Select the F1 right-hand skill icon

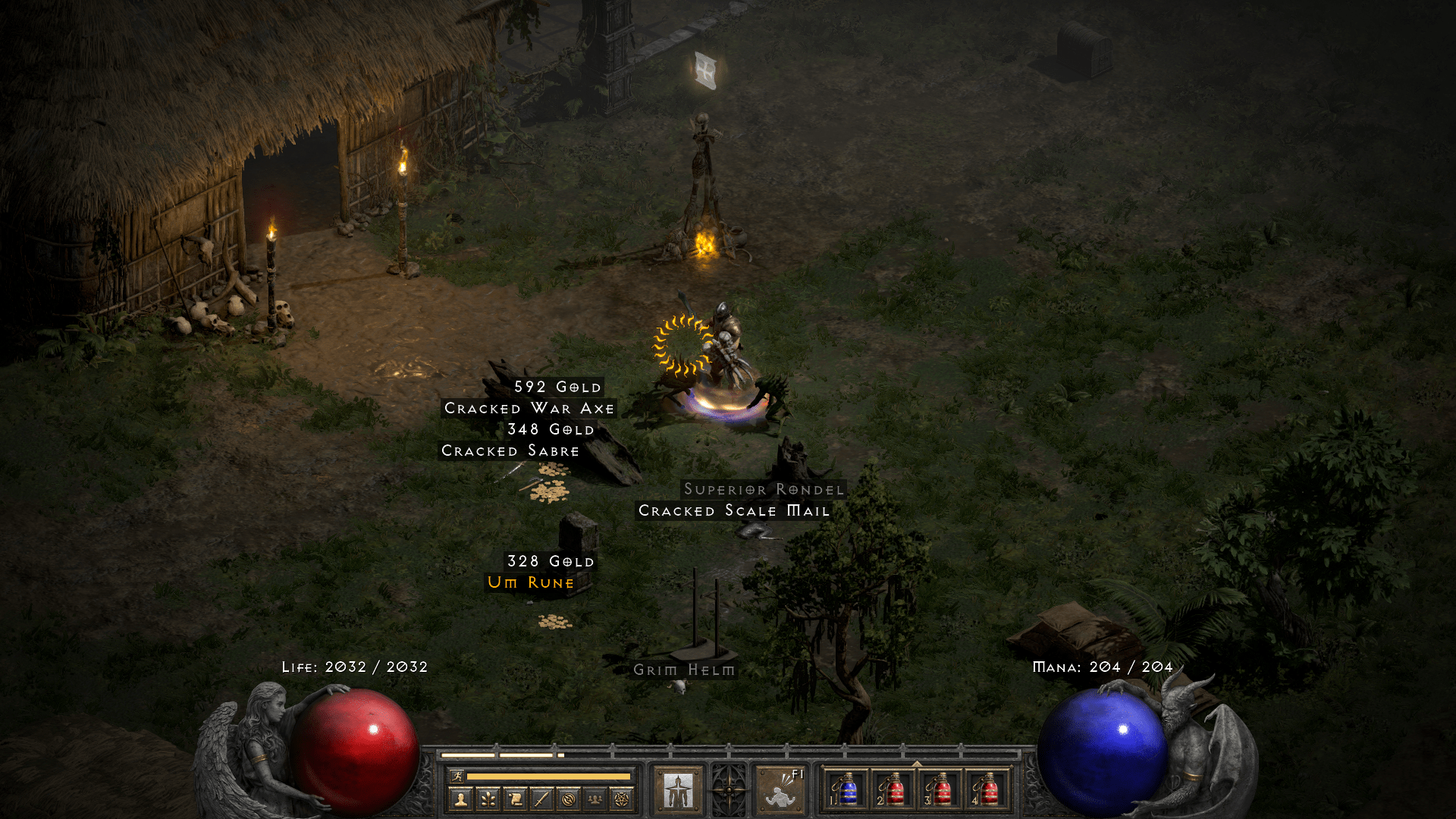[782, 789]
